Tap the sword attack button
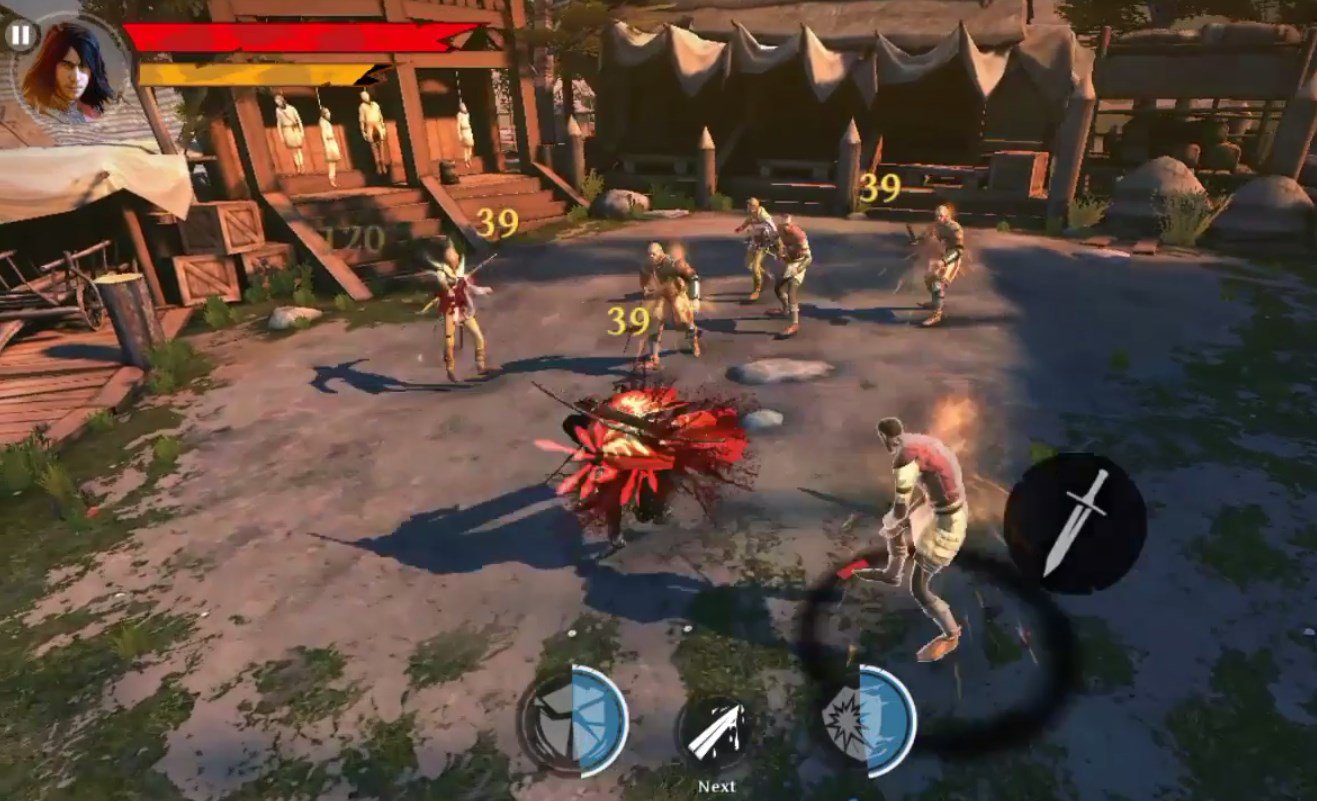This screenshot has height=801, width=1317. 1075,523
